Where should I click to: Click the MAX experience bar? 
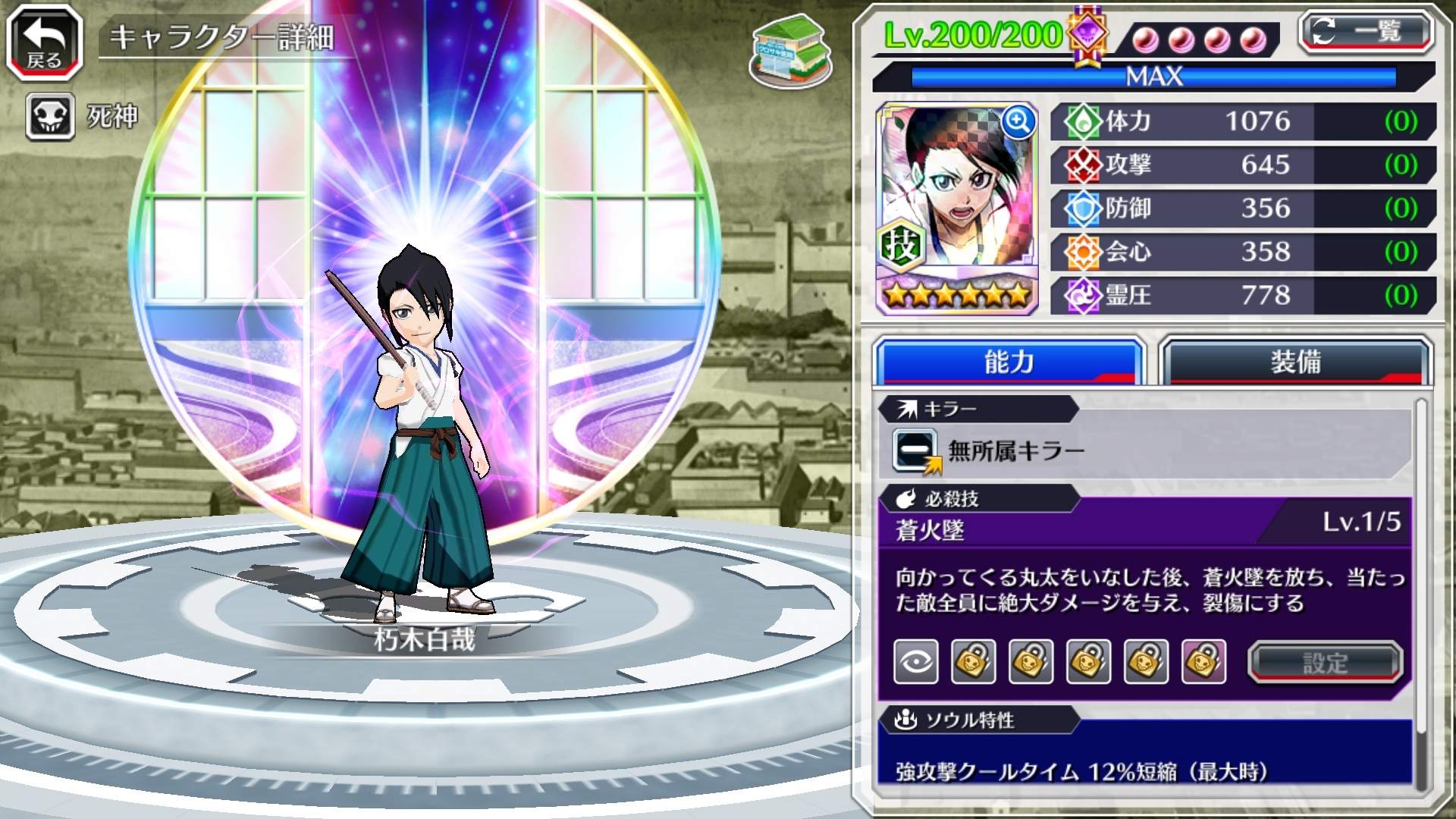click(1153, 75)
